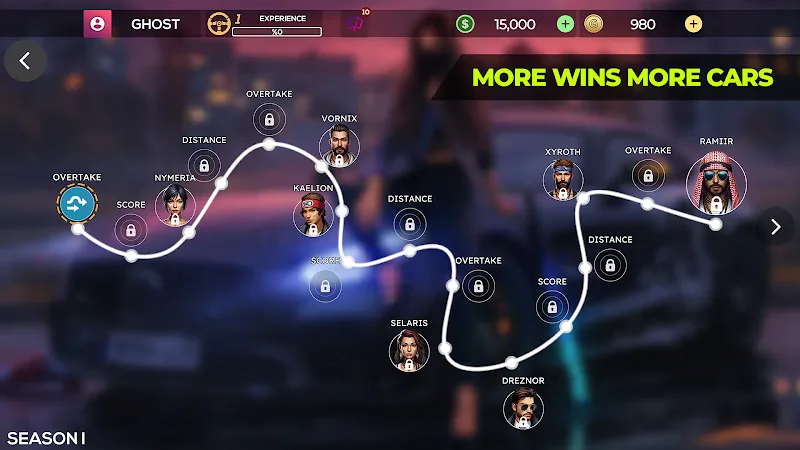Go back with the left arrow button
This screenshot has width=800, height=450.
point(25,61)
